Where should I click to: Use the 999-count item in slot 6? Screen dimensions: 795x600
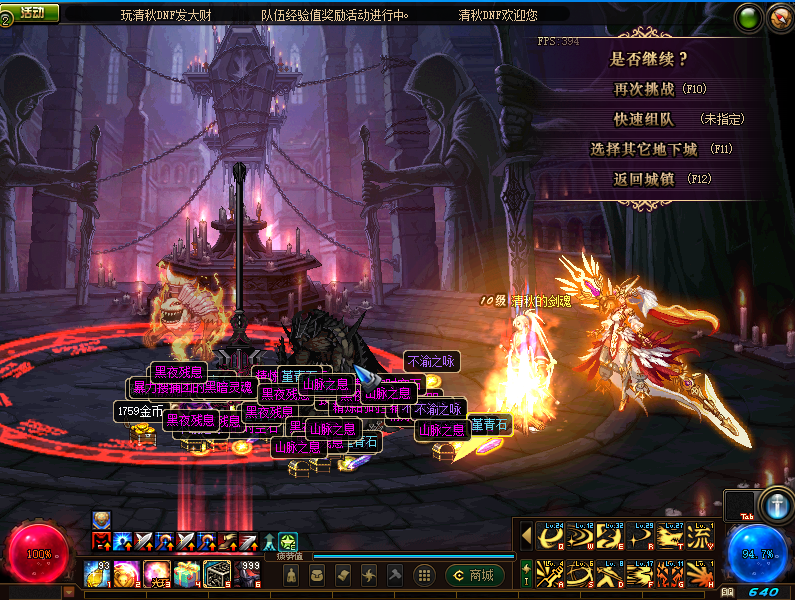(246, 574)
